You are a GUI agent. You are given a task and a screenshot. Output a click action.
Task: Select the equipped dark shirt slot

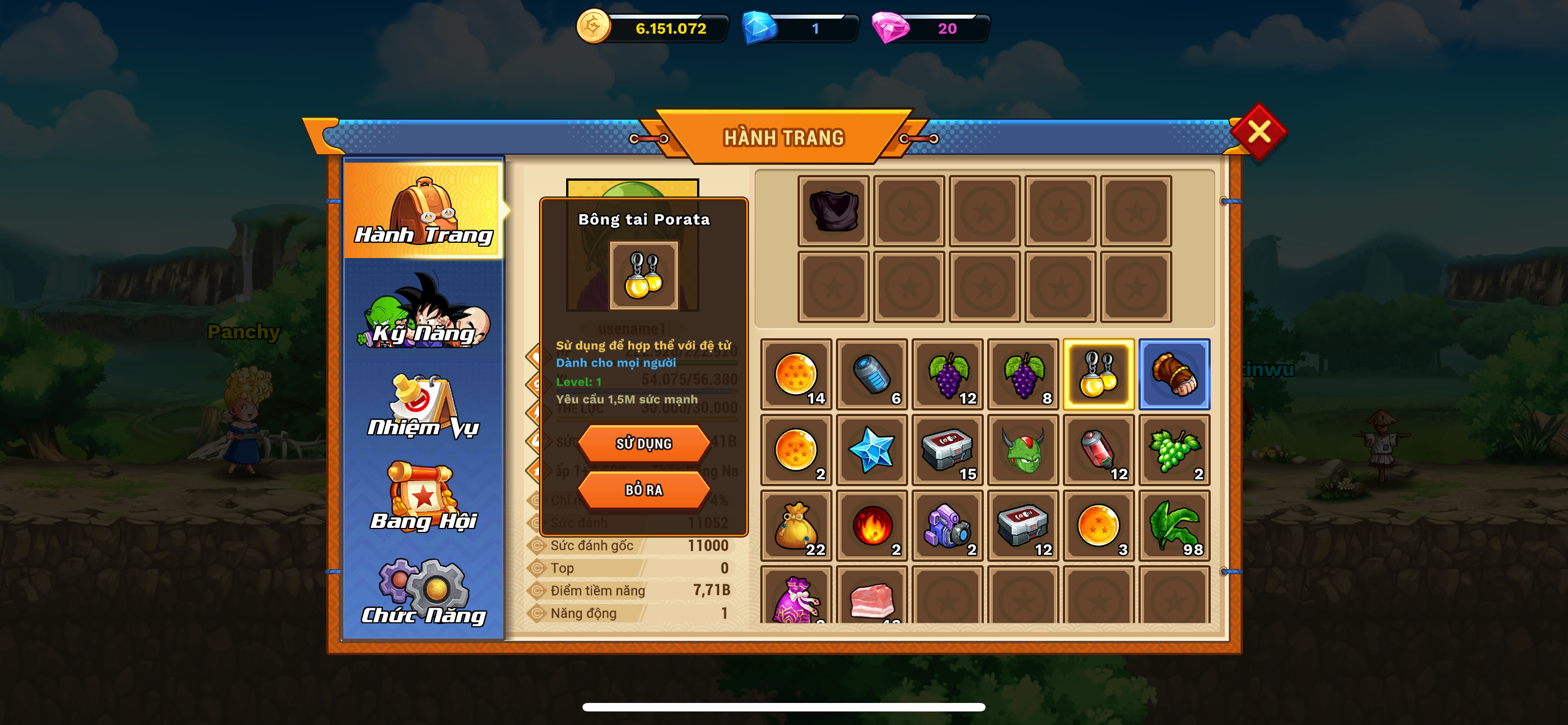pyautogui.click(x=833, y=211)
